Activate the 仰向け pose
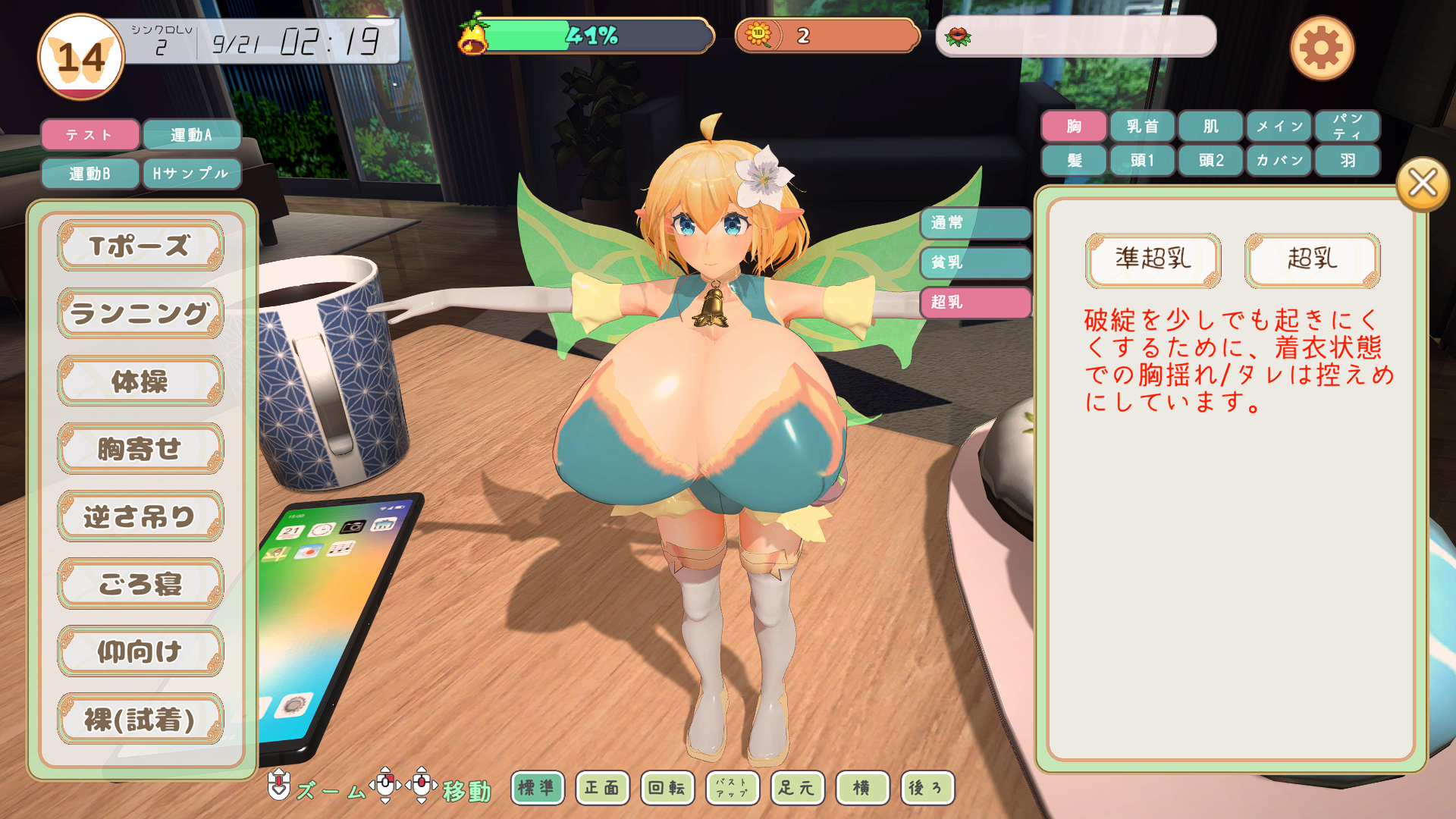Screen dimensions: 1456x819 point(140,651)
